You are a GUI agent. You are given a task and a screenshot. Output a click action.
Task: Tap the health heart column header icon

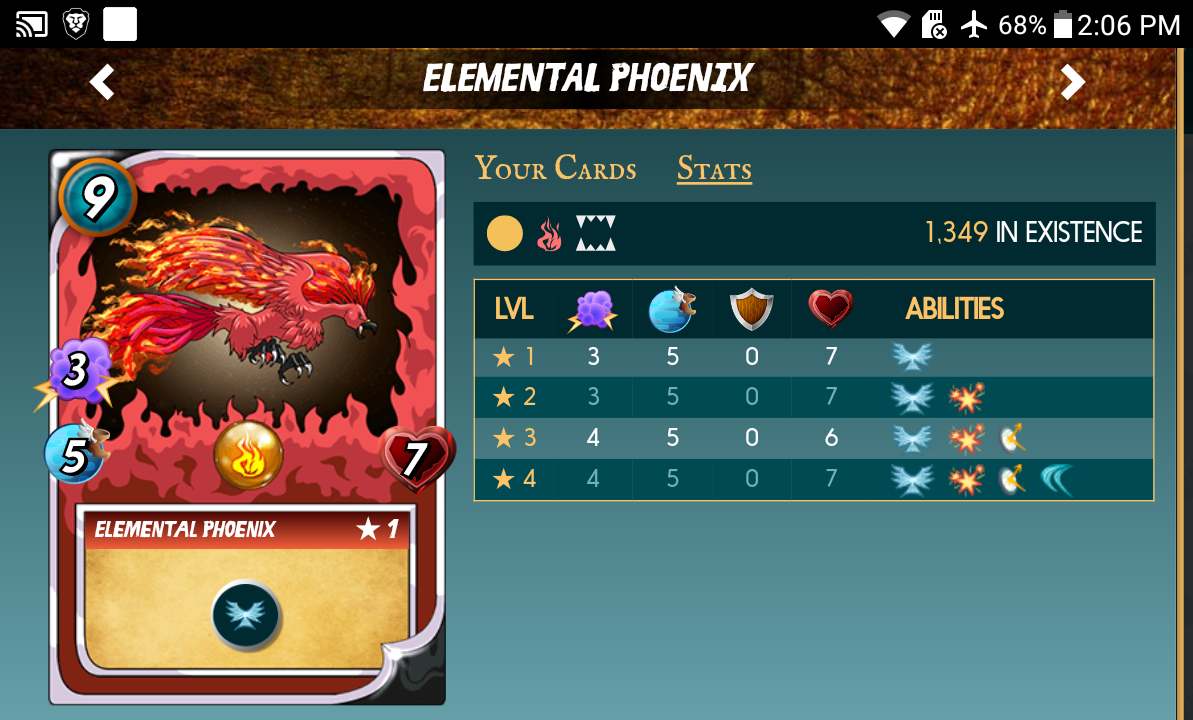[x=830, y=309]
